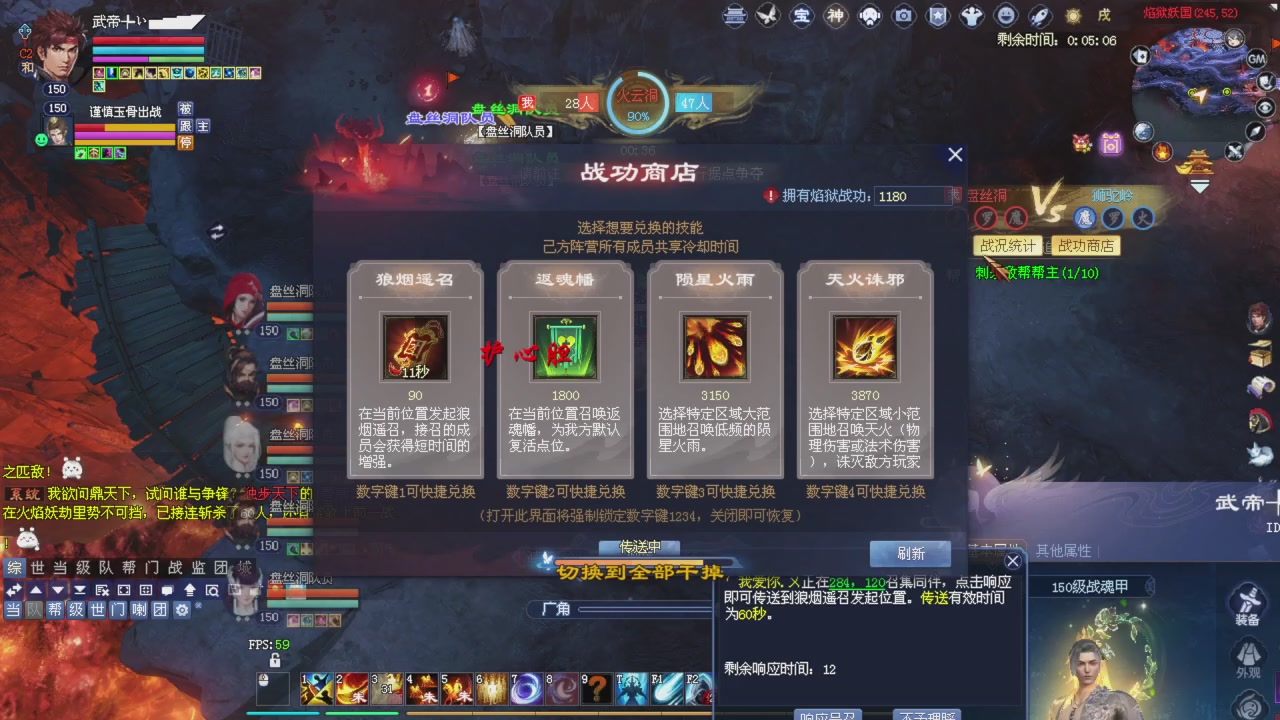This screenshot has height=720, width=1280.
Task: Click the double-down arrow to minimize chat fully
Action: [80, 592]
